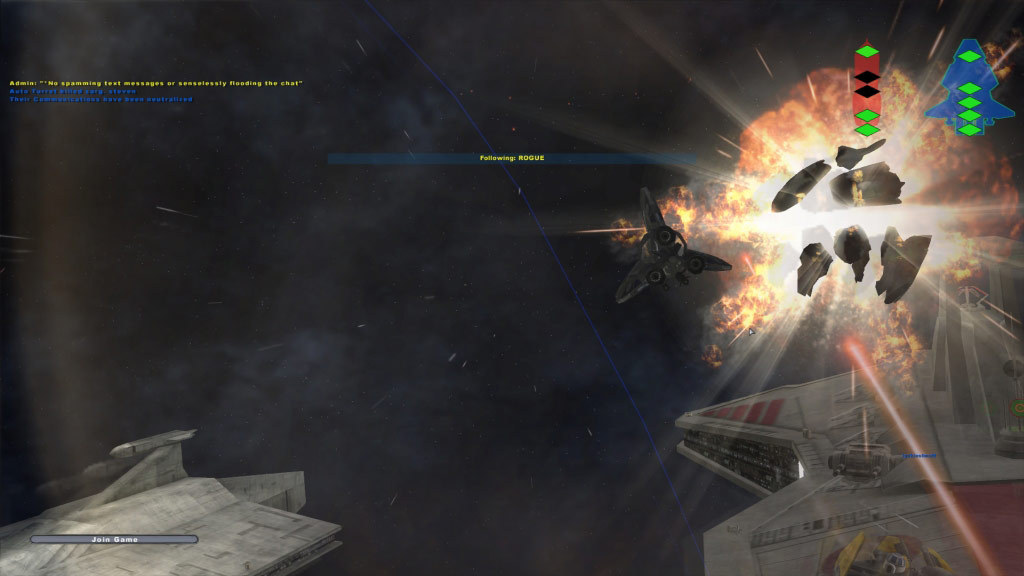1024x576 pixels.
Task: Click the Join Game button
Action: click(x=114, y=539)
